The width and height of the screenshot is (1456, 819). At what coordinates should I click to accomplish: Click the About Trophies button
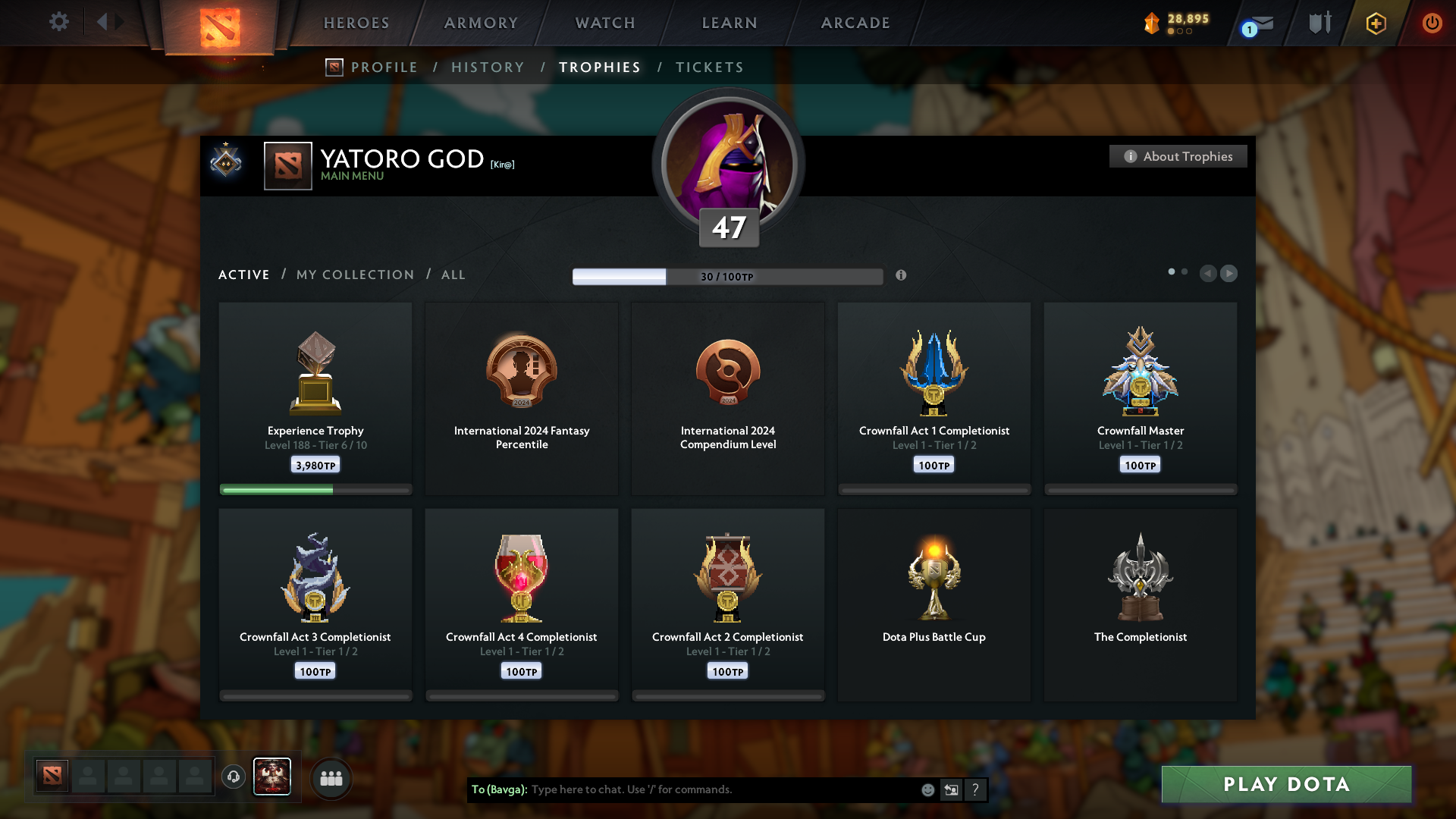1178,156
